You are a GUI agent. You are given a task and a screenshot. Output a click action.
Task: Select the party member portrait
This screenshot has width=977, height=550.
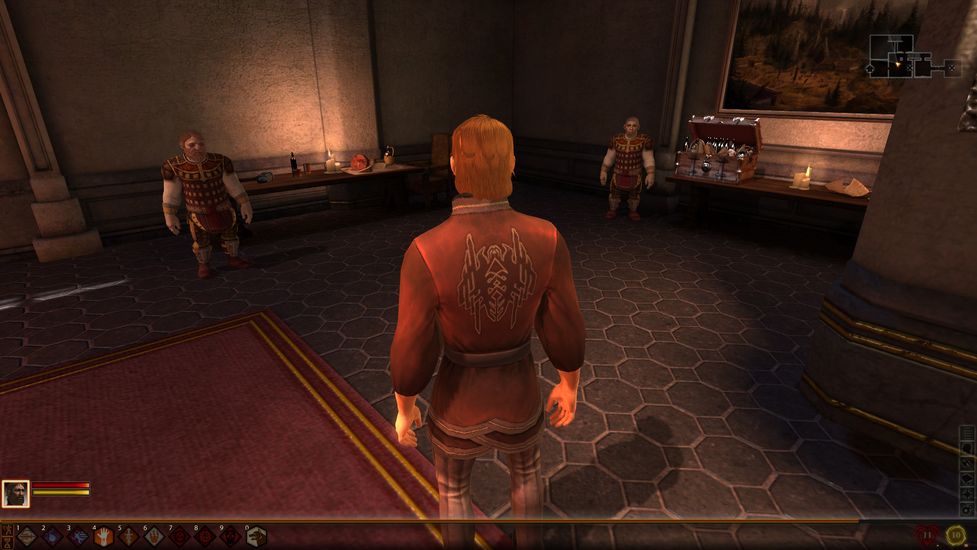[x=15, y=493]
